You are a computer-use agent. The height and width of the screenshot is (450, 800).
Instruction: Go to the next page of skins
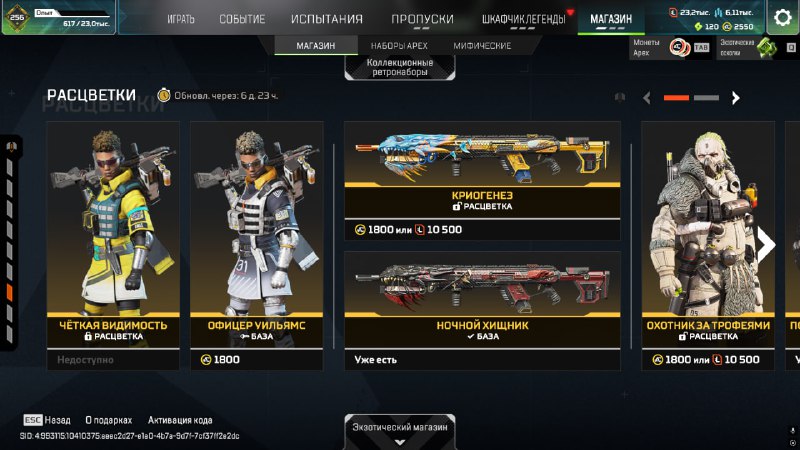736,98
